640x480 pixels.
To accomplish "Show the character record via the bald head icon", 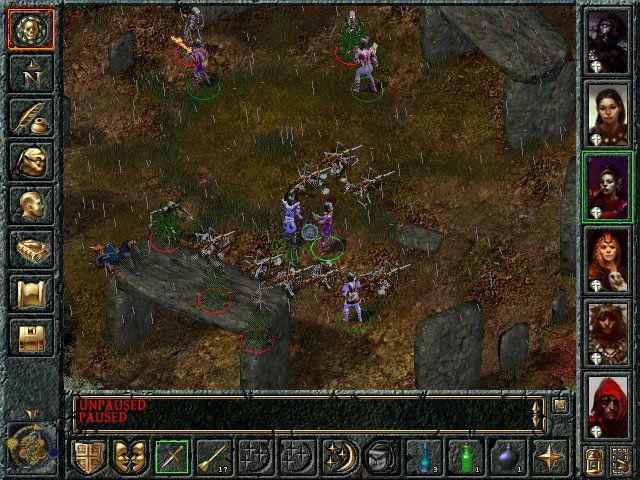I will click(30, 205).
